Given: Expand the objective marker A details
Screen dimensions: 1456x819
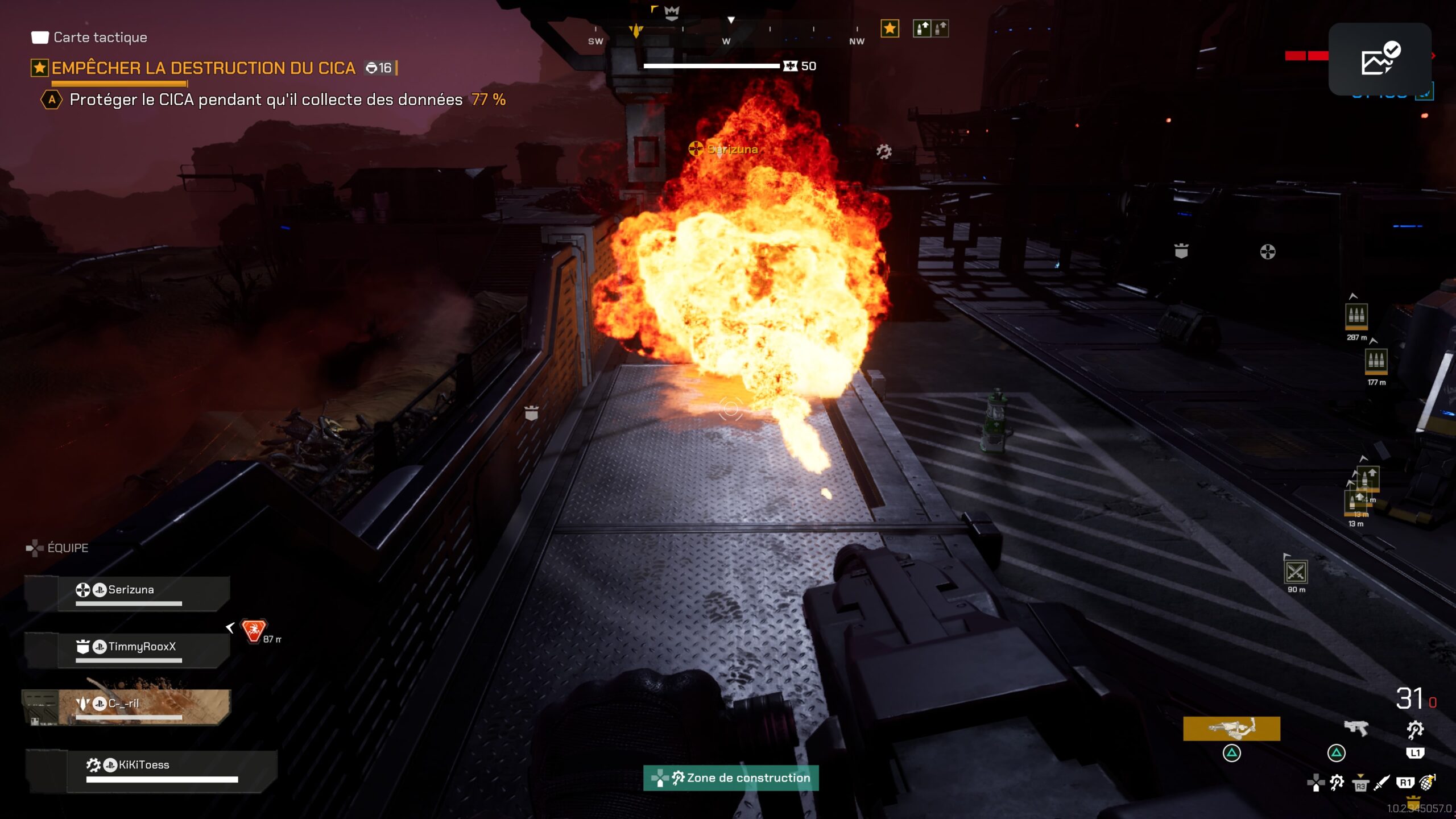Looking at the screenshot, I should (52, 98).
